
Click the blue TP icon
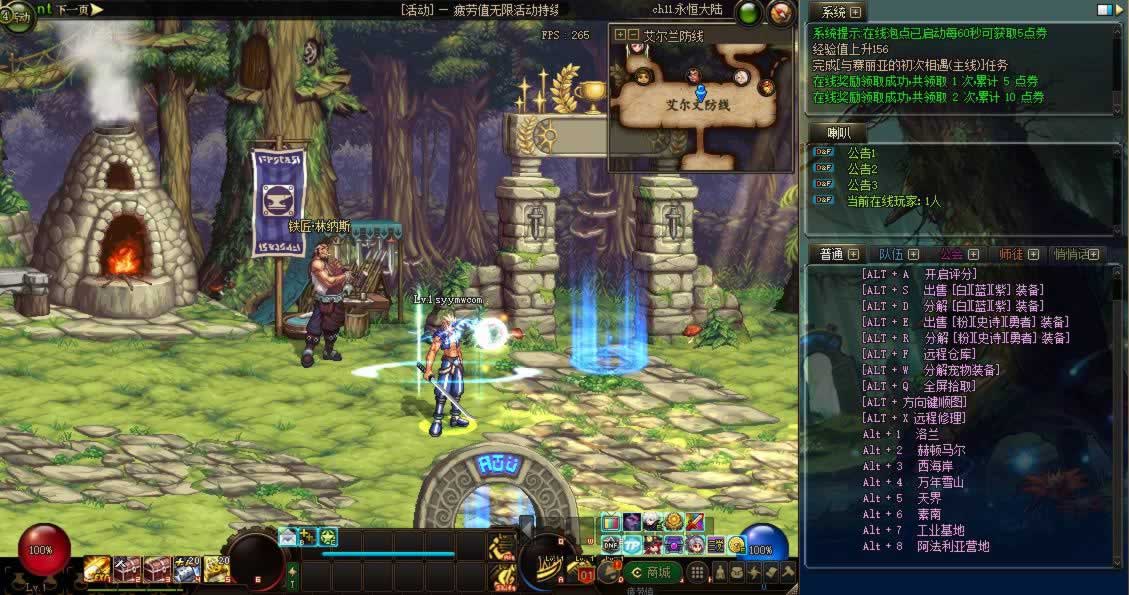coord(632,545)
